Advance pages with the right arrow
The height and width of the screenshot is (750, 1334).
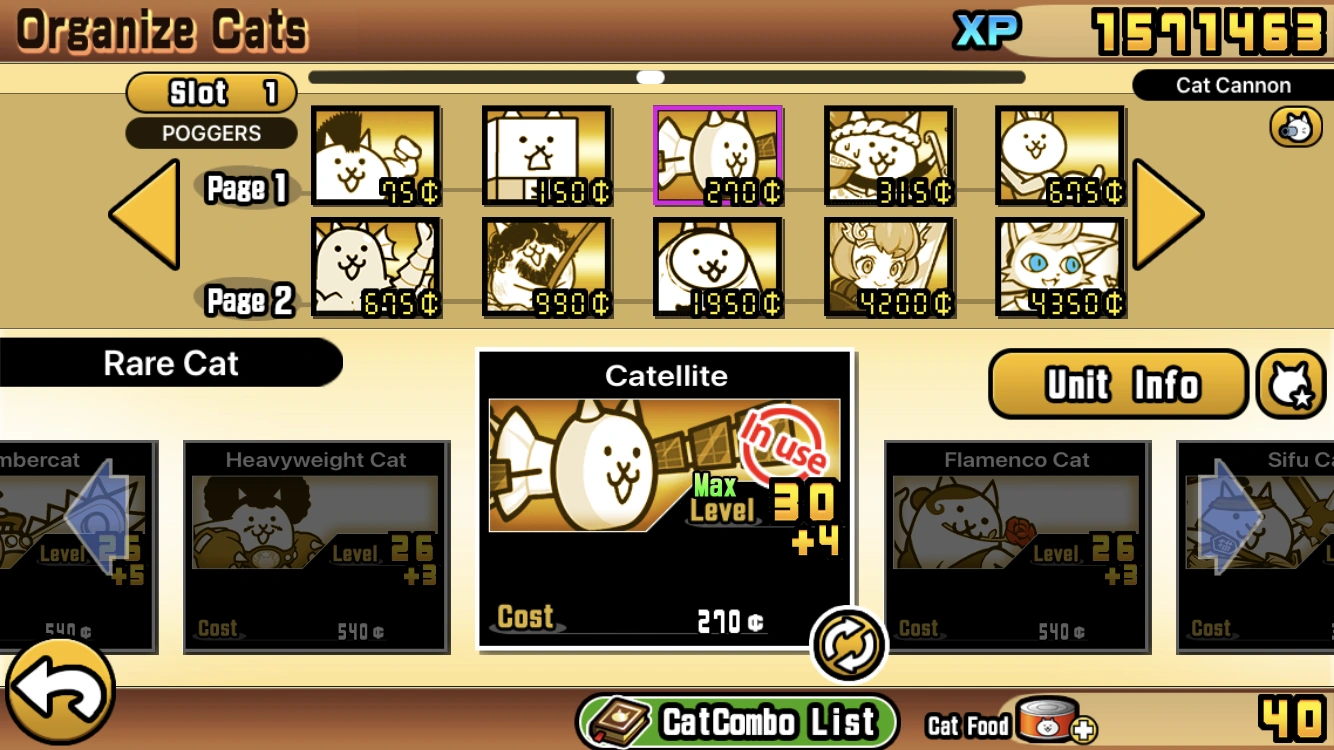pyautogui.click(x=1167, y=212)
